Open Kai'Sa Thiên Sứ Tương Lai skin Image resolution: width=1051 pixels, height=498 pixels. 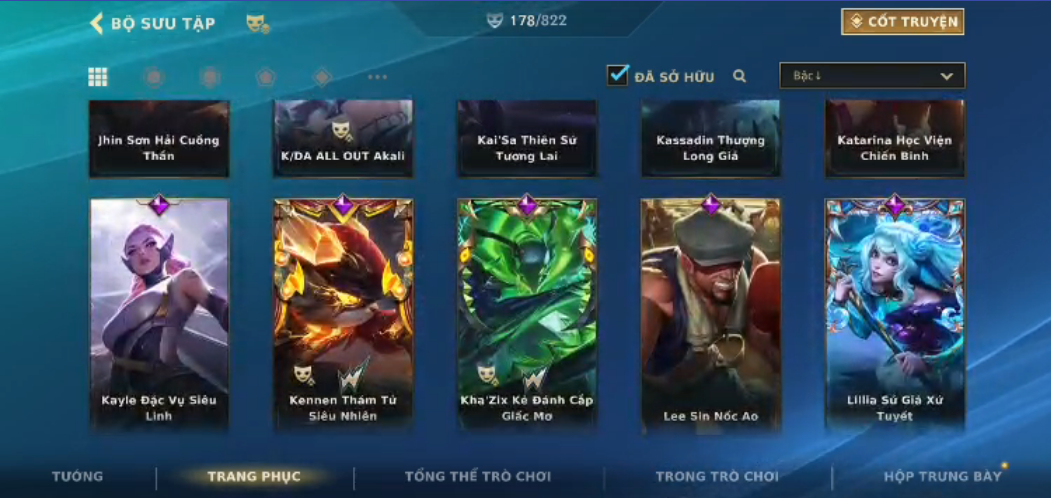pyautogui.click(x=527, y=139)
